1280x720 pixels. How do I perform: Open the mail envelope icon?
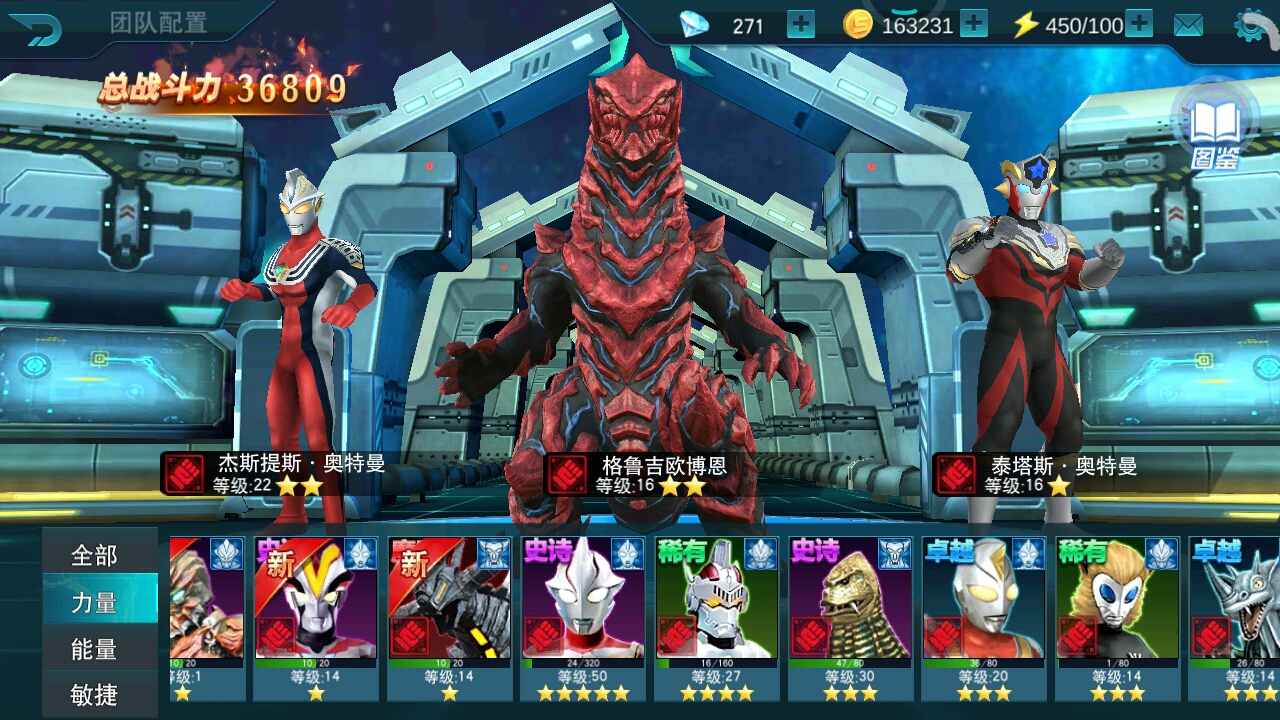click(x=1188, y=26)
